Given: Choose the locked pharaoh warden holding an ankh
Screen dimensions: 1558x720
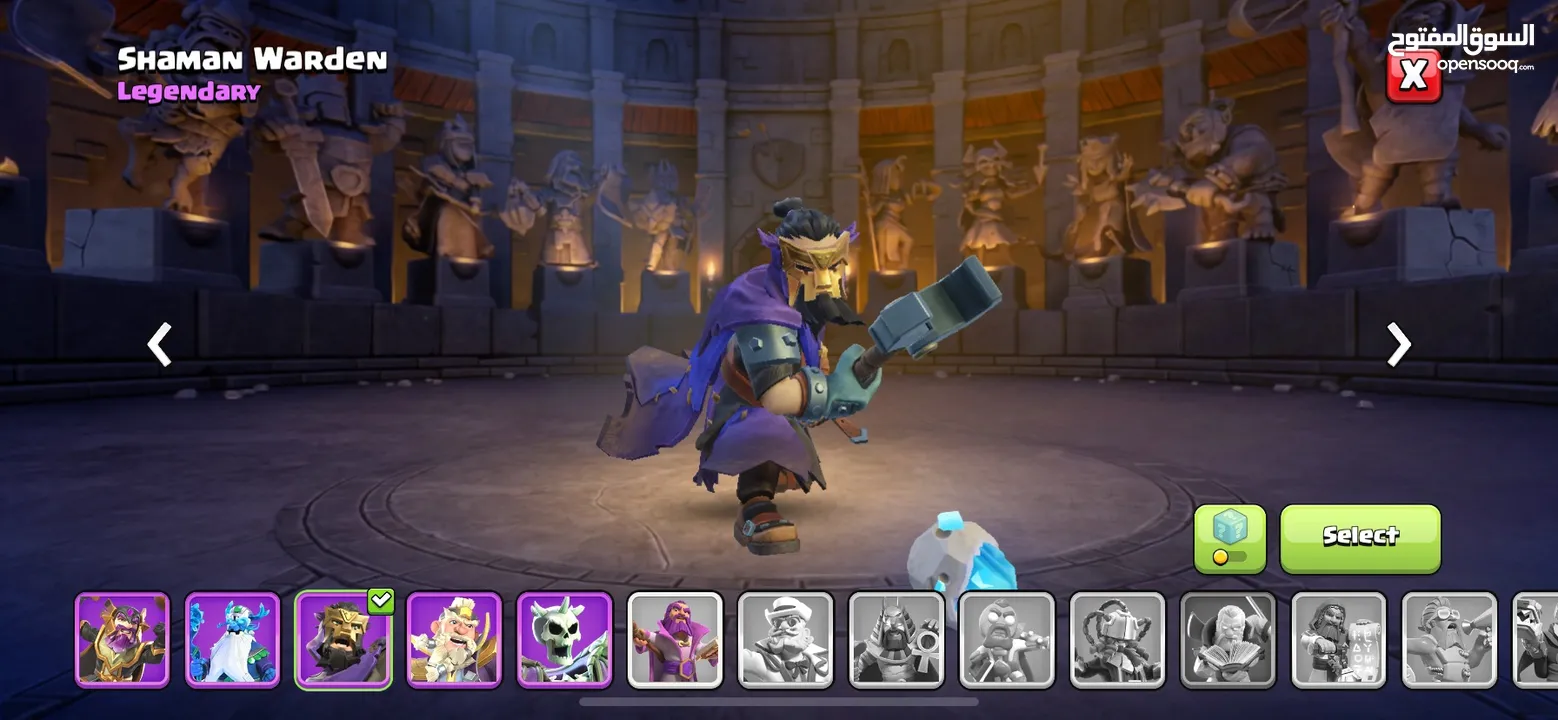Looking at the screenshot, I should (x=896, y=640).
